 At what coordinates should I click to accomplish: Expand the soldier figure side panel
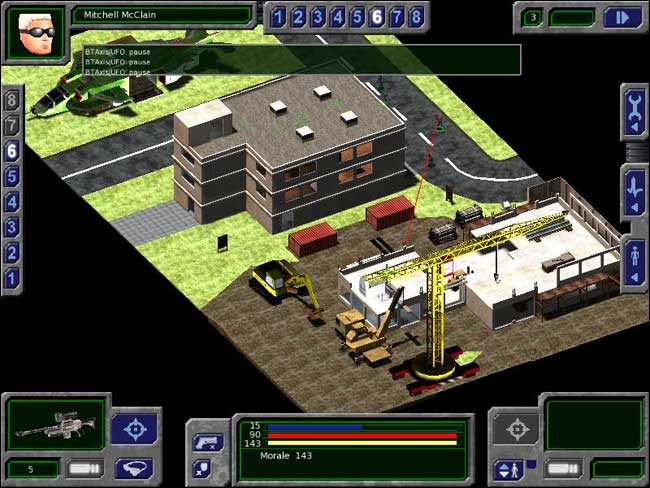635,264
